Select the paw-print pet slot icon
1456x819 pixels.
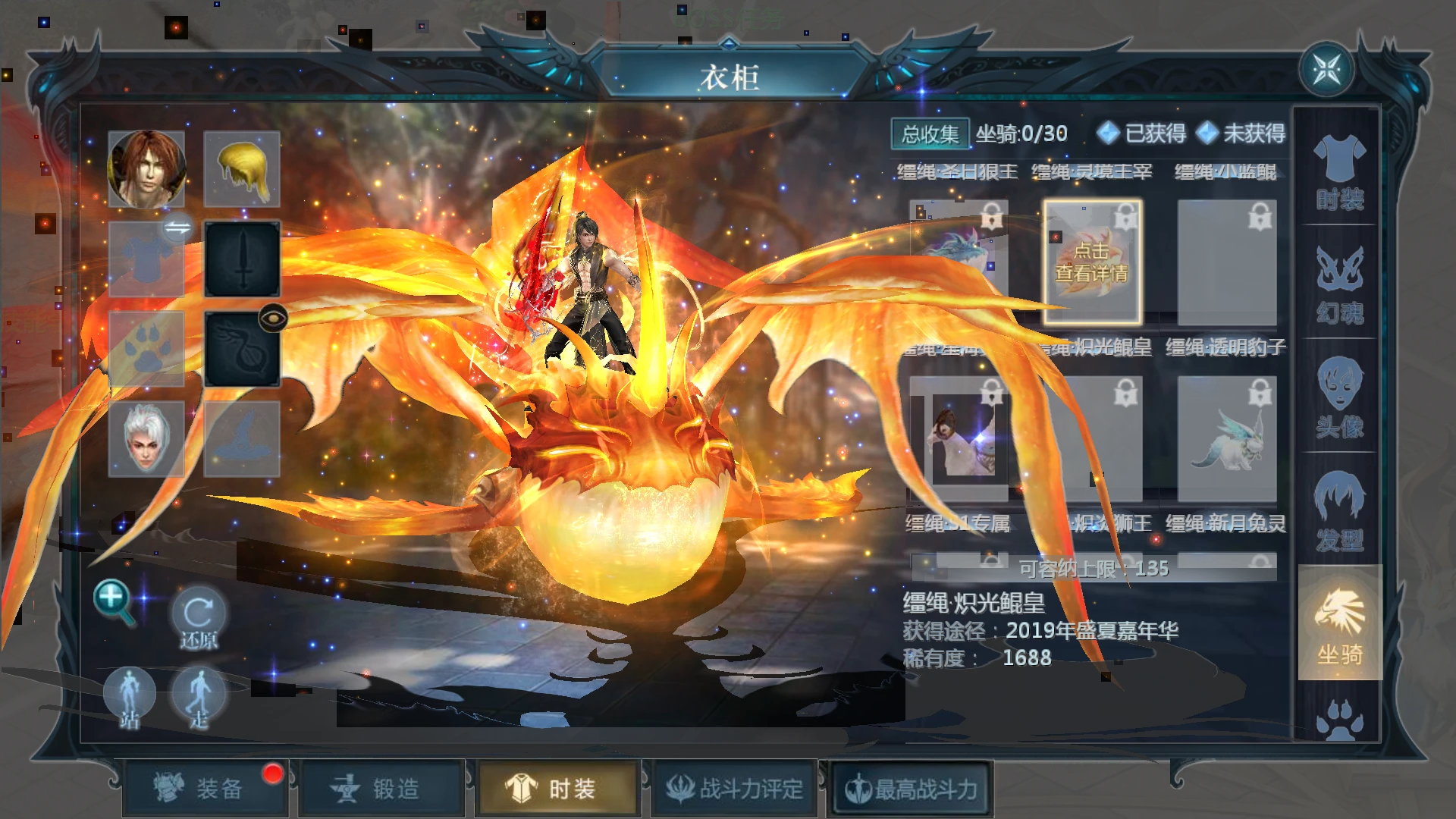(x=147, y=347)
